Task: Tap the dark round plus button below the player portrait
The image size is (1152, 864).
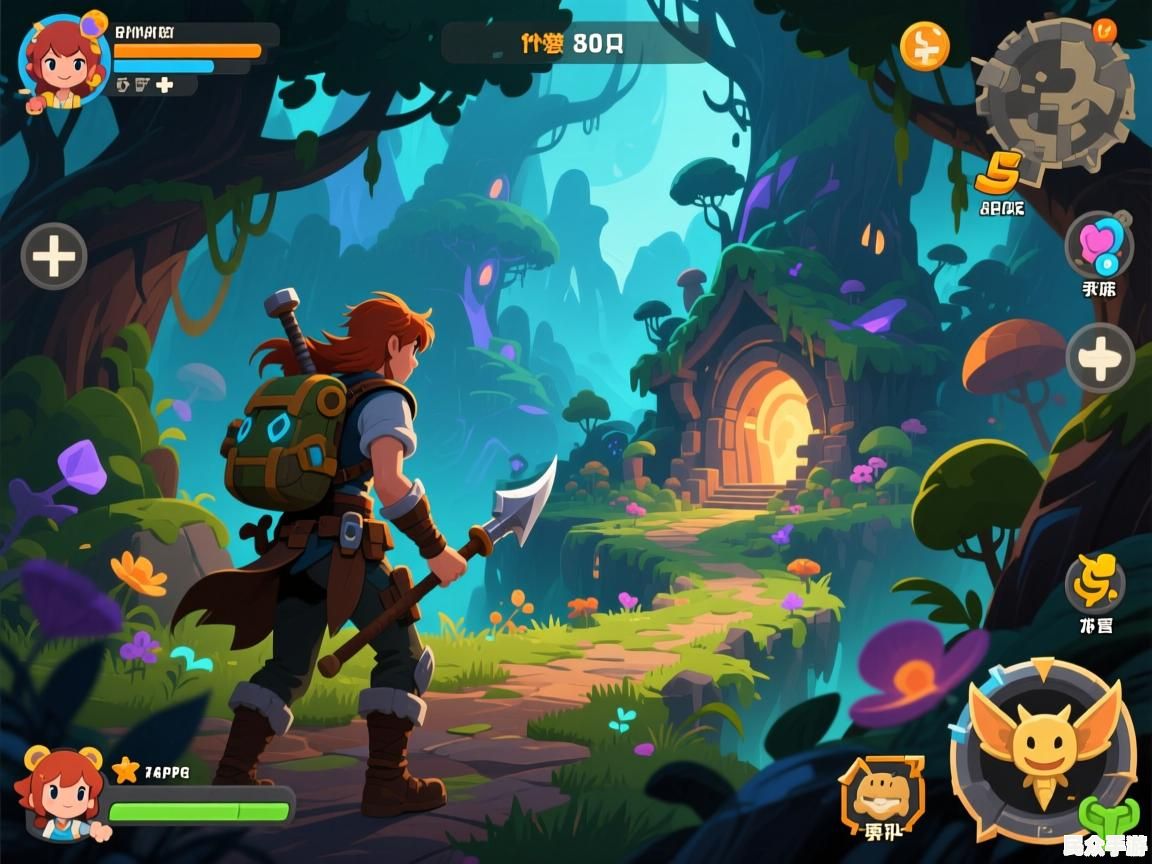Action: point(54,257)
